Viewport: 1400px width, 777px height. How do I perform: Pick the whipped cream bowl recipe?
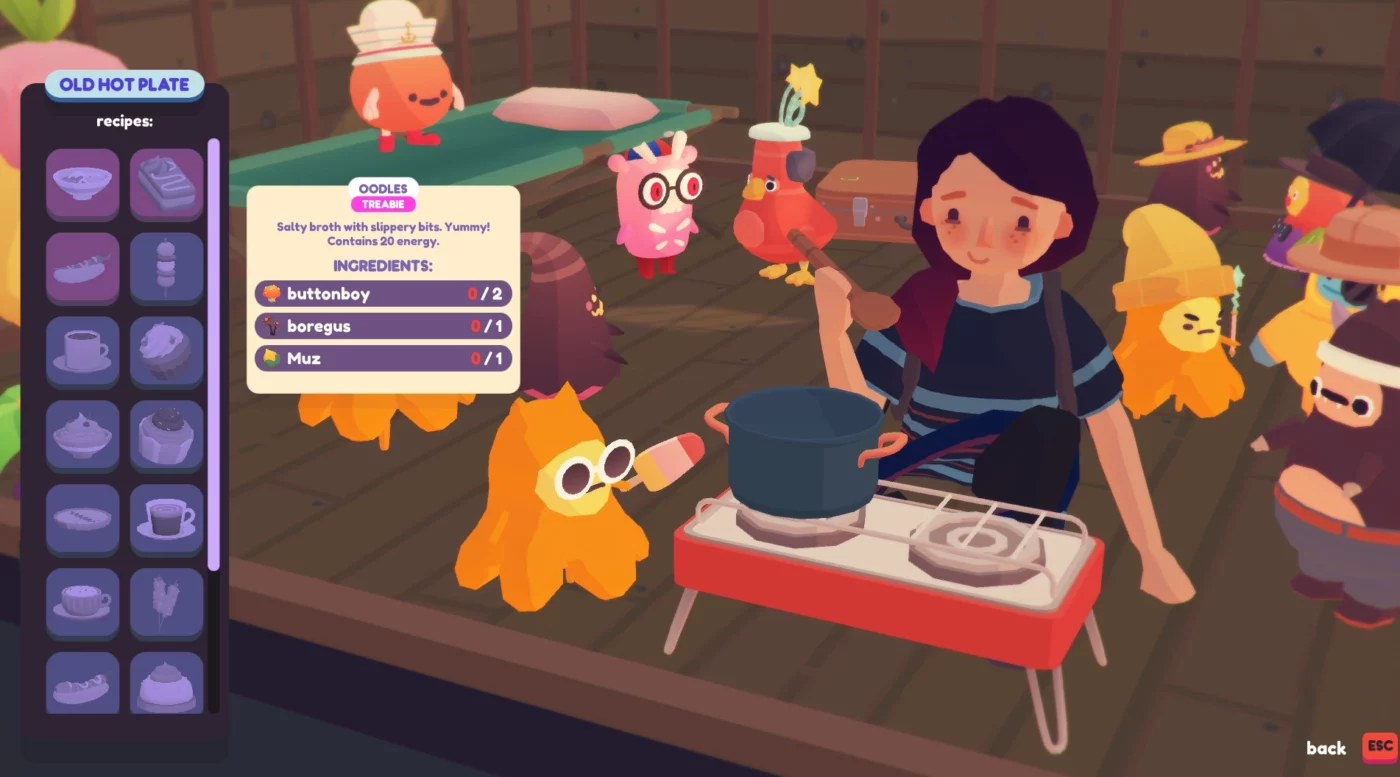(x=82, y=436)
